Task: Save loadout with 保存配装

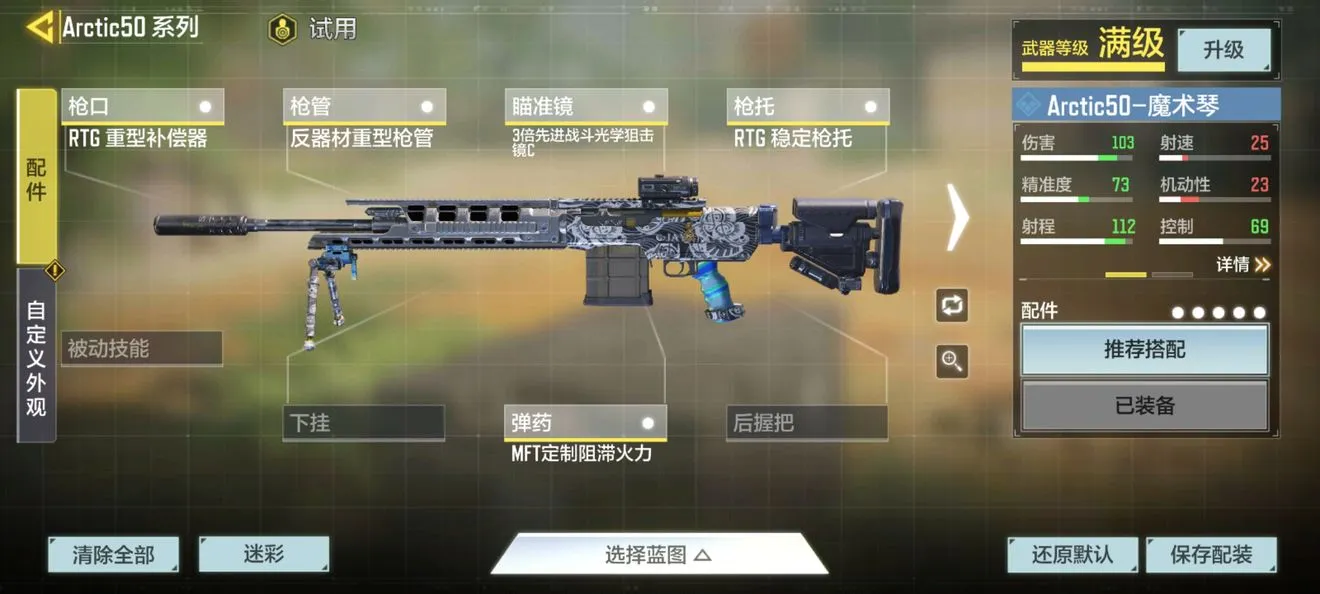Action: (x=1211, y=555)
